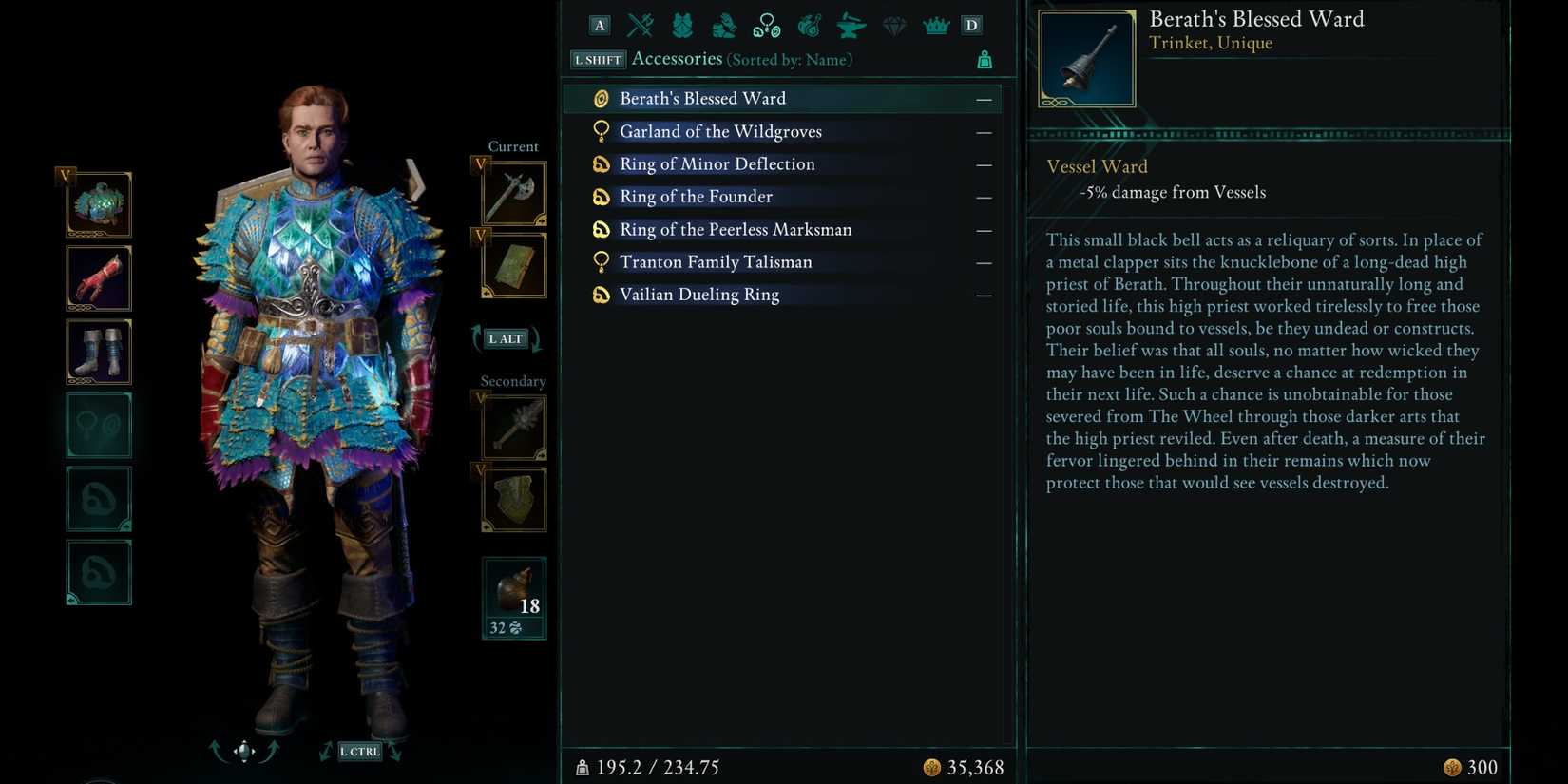Select the Vailian Dueling Ring entry

[698, 295]
